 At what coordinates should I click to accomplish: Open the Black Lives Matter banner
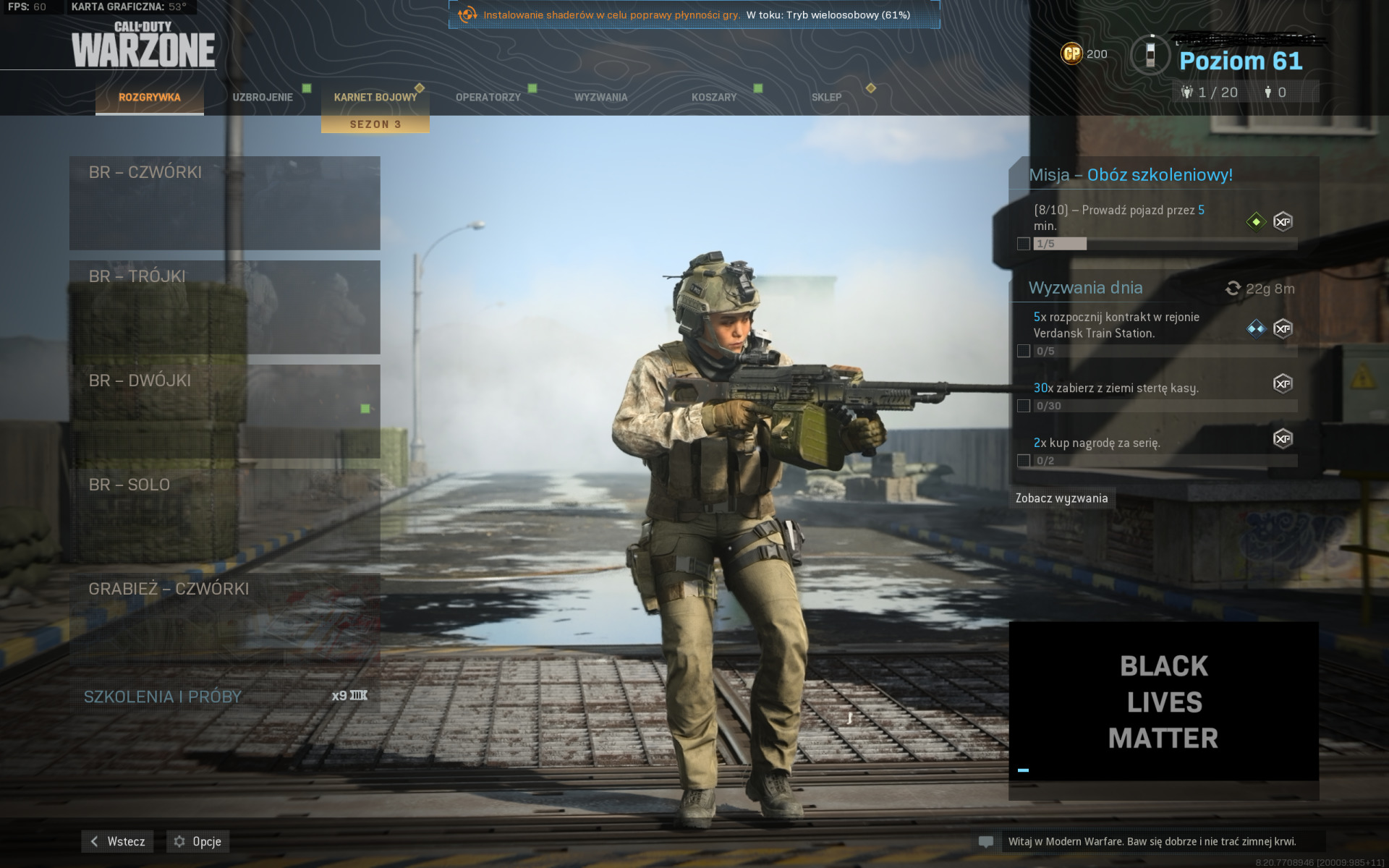pos(1163,702)
